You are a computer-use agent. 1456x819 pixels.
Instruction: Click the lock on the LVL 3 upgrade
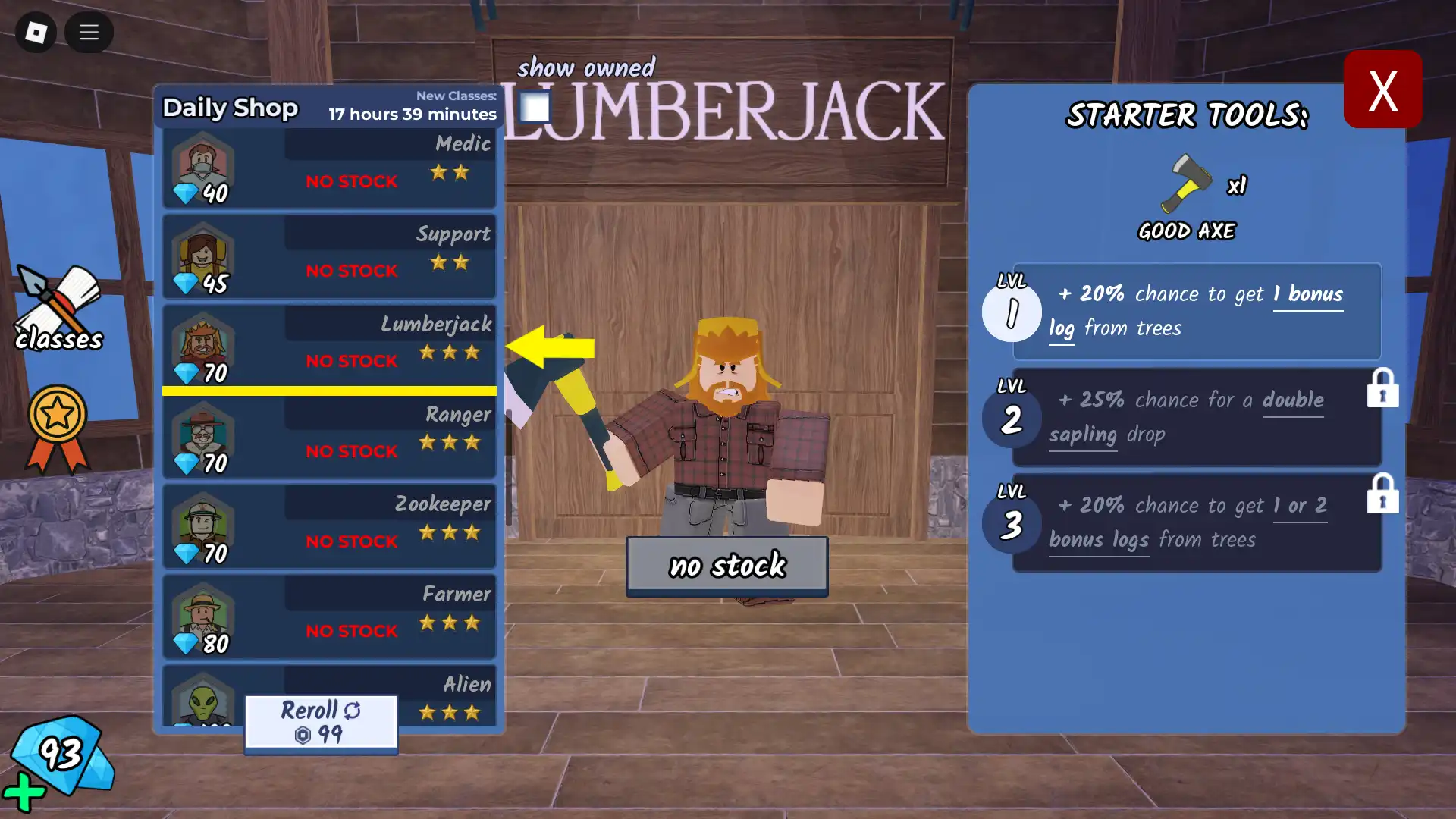1384,494
